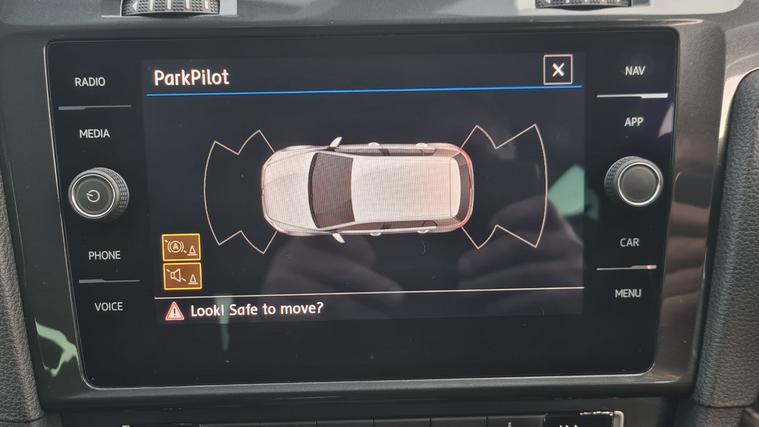Show the main MENU
This screenshot has height=427, width=759.
(628, 293)
